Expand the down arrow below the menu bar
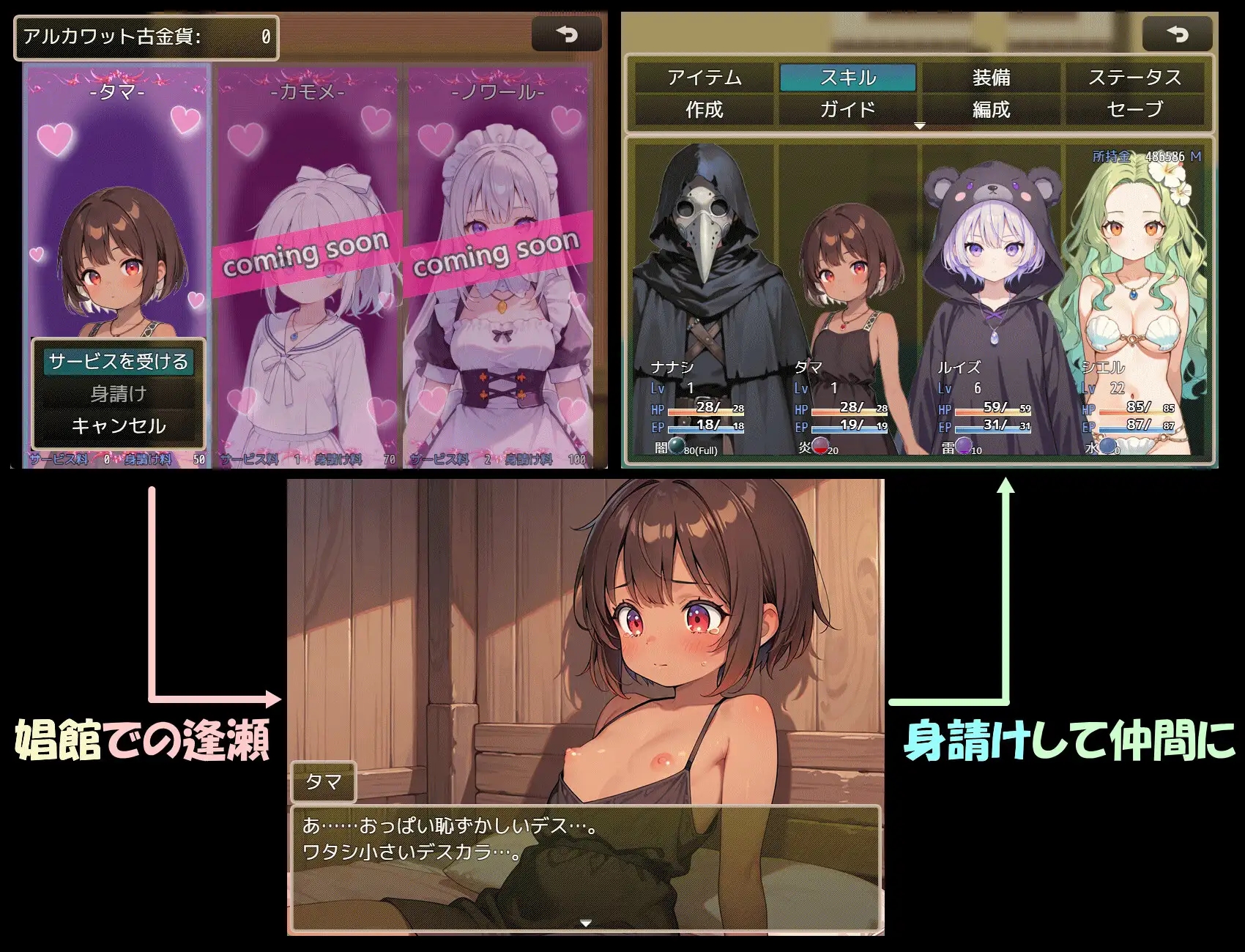This screenshot has height=952, width=1245. click(919, 126)
